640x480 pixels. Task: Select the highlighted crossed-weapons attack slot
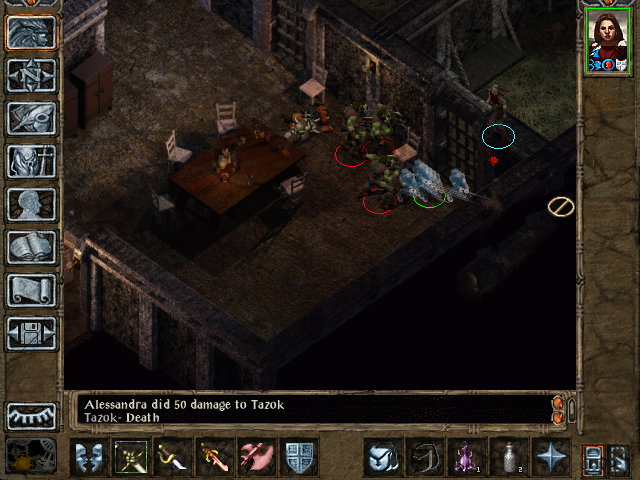(132, 457)
